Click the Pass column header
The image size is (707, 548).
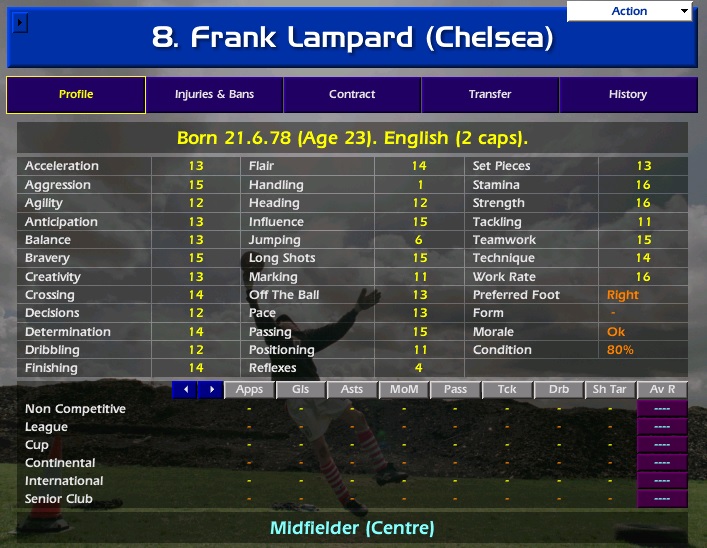tap(455, 389)
